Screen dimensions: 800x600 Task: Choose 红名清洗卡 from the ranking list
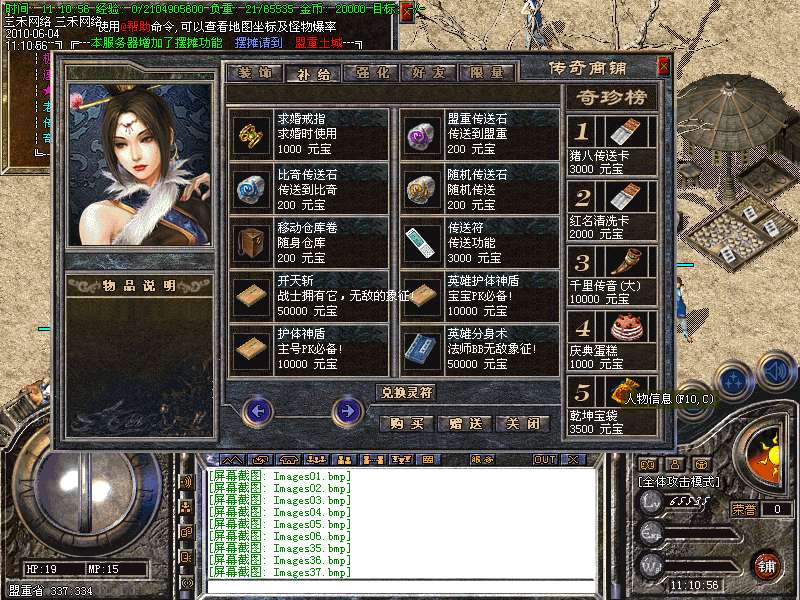pos(612,209)
